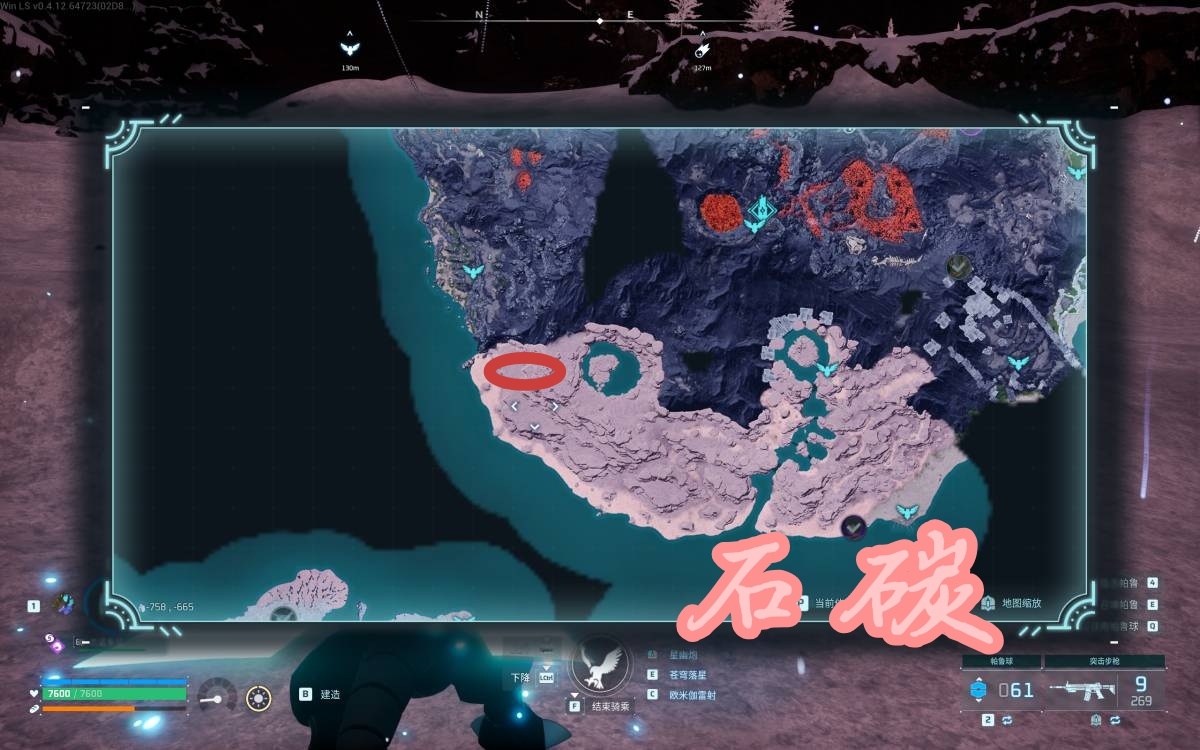Select the blue Pal Sphere slot
Image resolution: width=1200 pixels, height=750 pixels.
[x=979, y=689]
